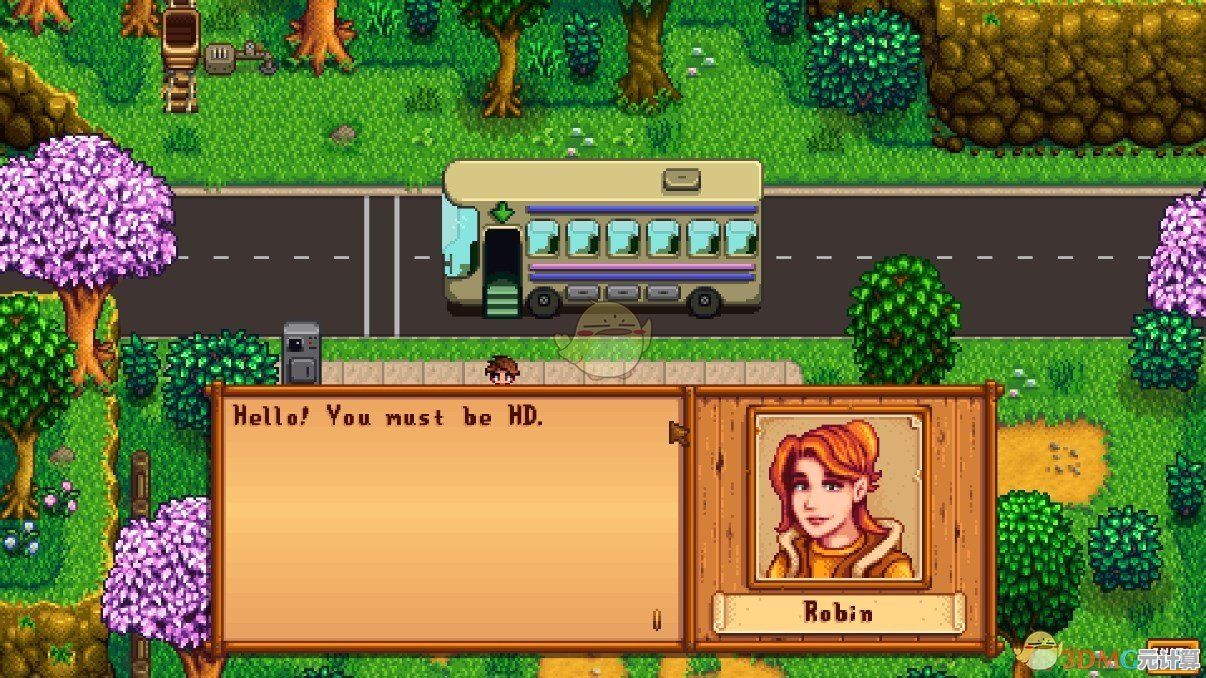Click Robin's character portrait

tap(840, 497)
